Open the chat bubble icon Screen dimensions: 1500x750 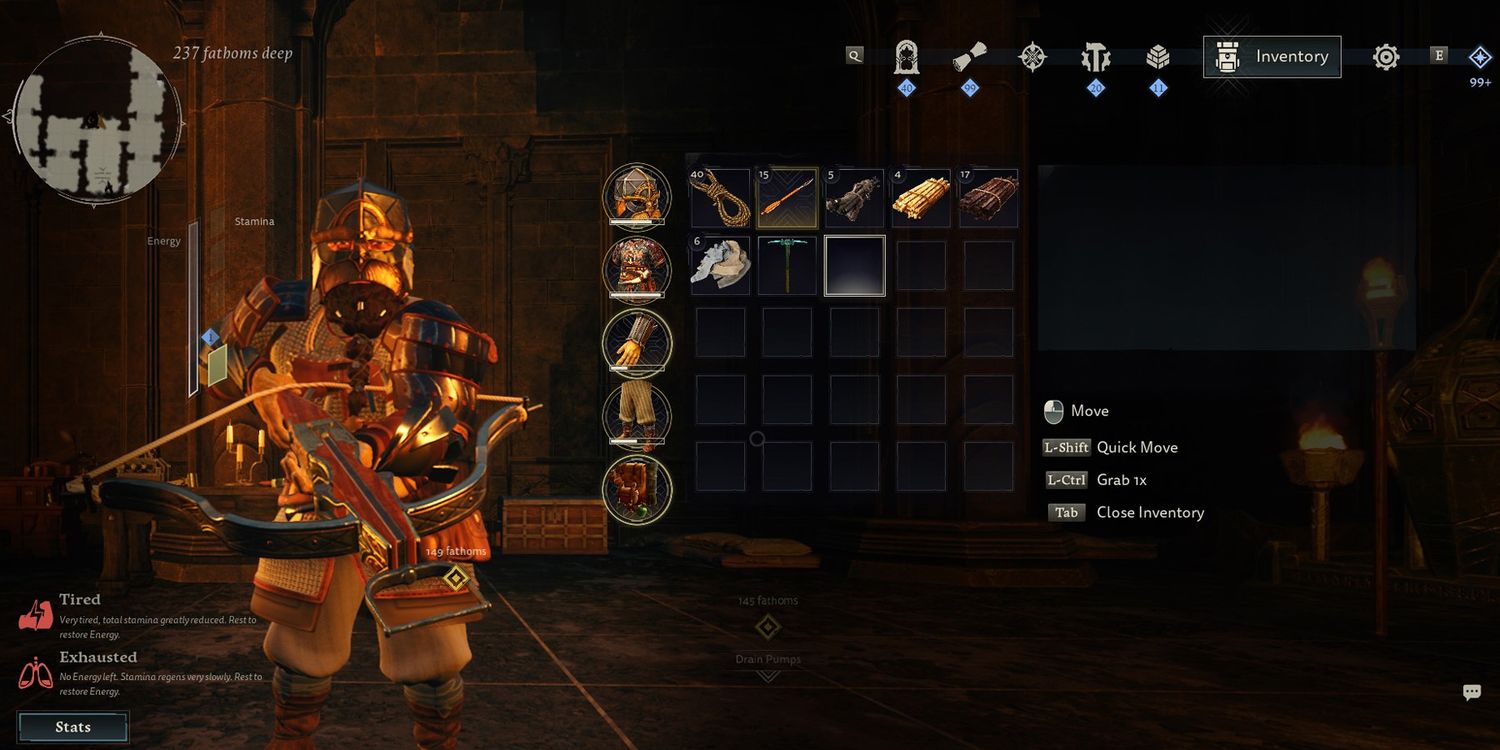[1471, 692]
